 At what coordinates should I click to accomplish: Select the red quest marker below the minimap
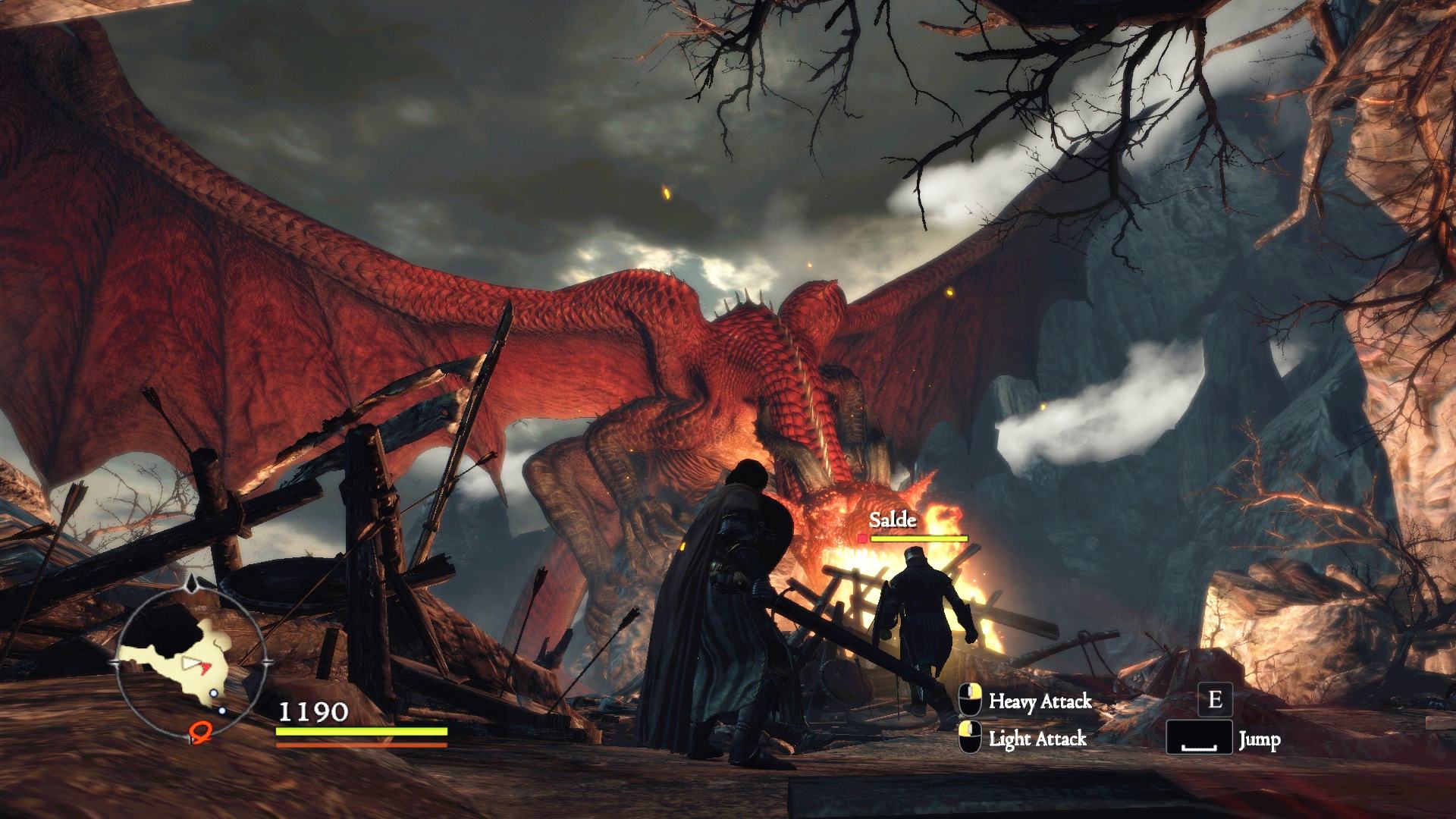199,732
